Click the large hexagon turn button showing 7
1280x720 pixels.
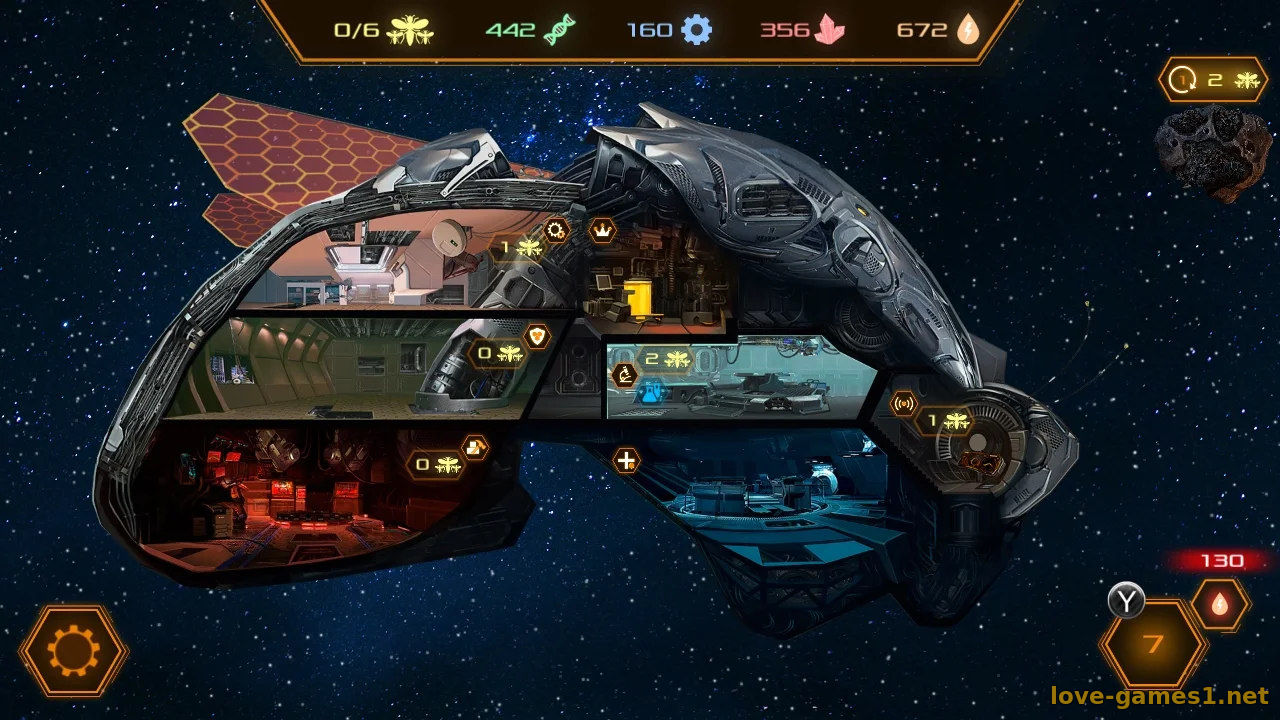coord(1153,644)
